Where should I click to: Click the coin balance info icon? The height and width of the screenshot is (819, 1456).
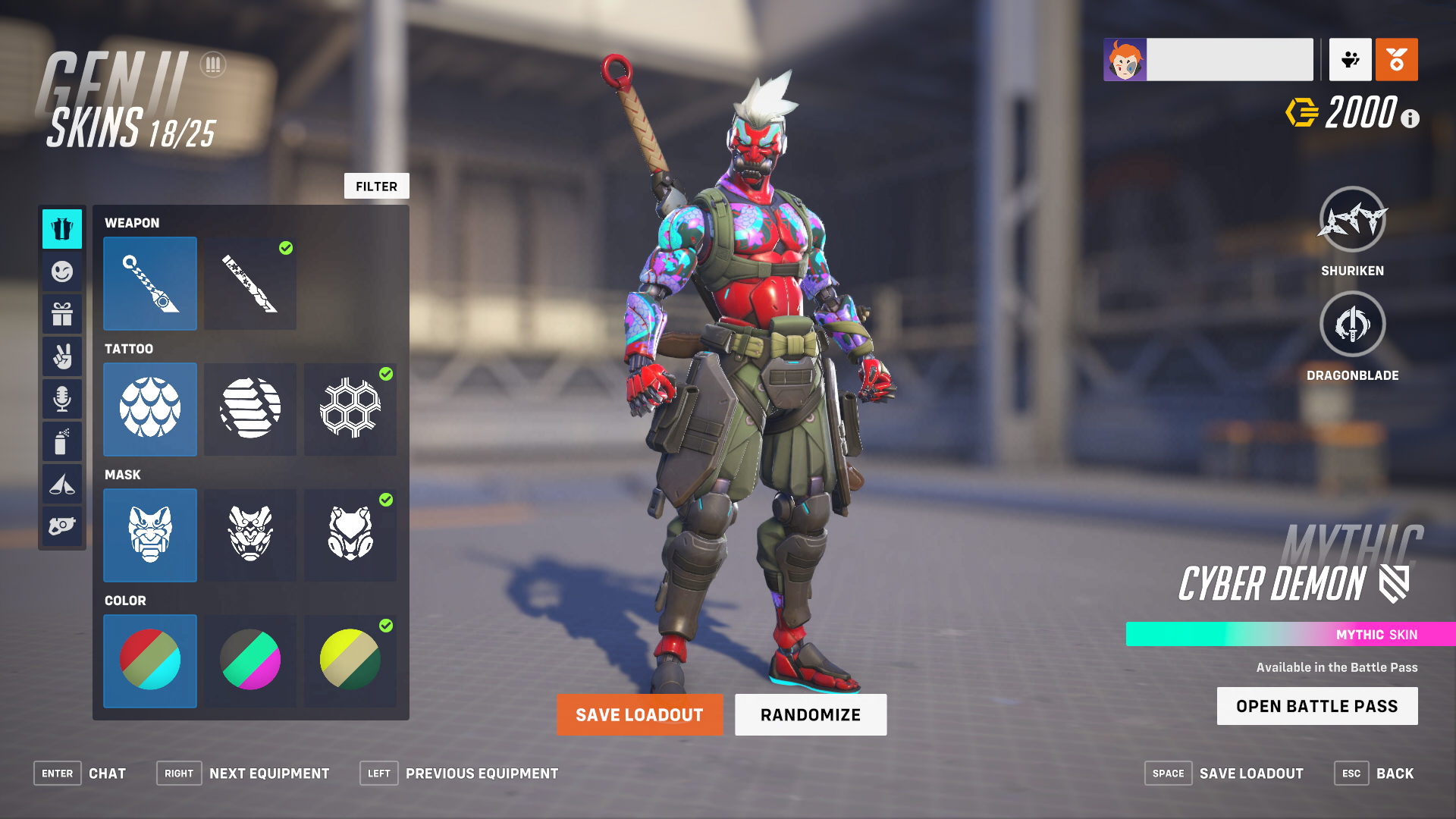(1409, 118)
